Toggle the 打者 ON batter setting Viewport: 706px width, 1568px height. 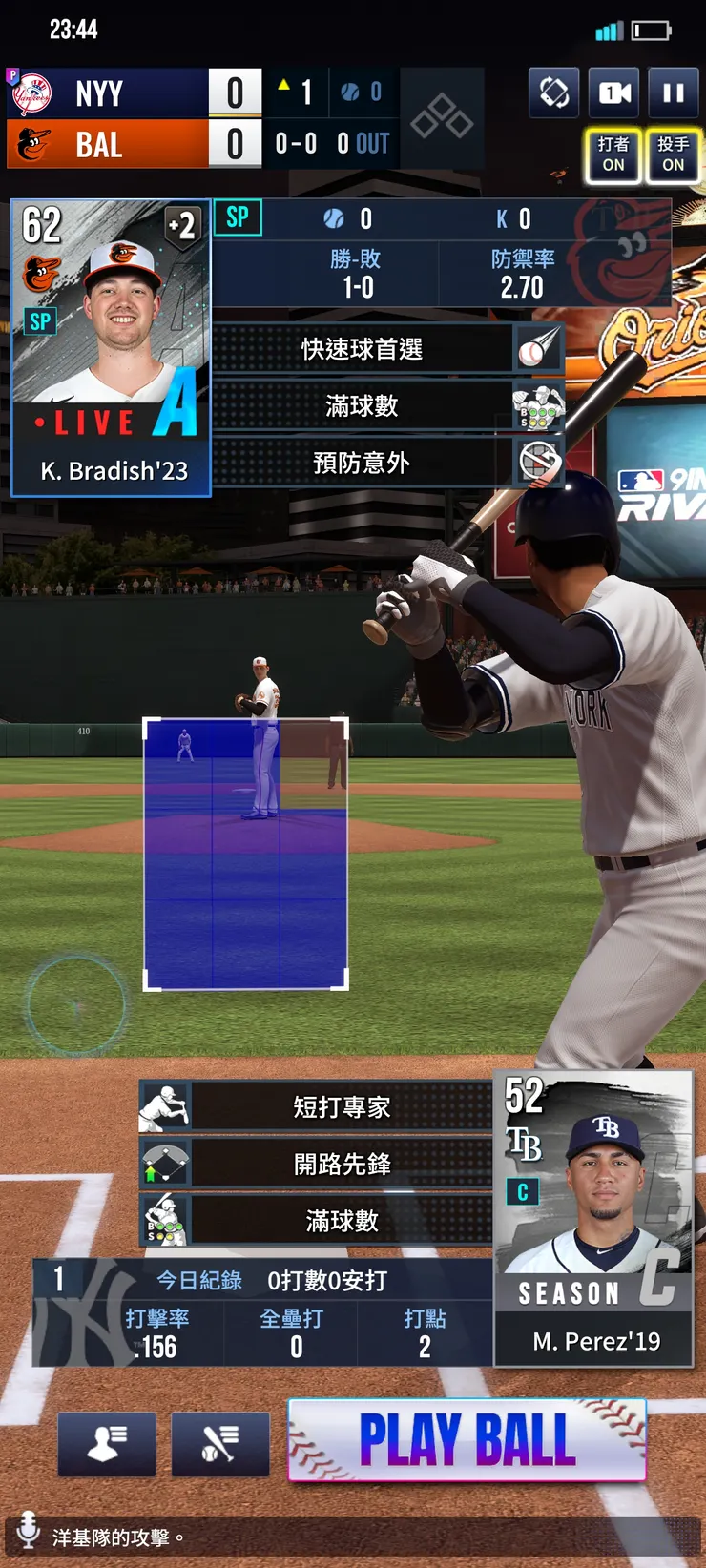pos(613,155)
